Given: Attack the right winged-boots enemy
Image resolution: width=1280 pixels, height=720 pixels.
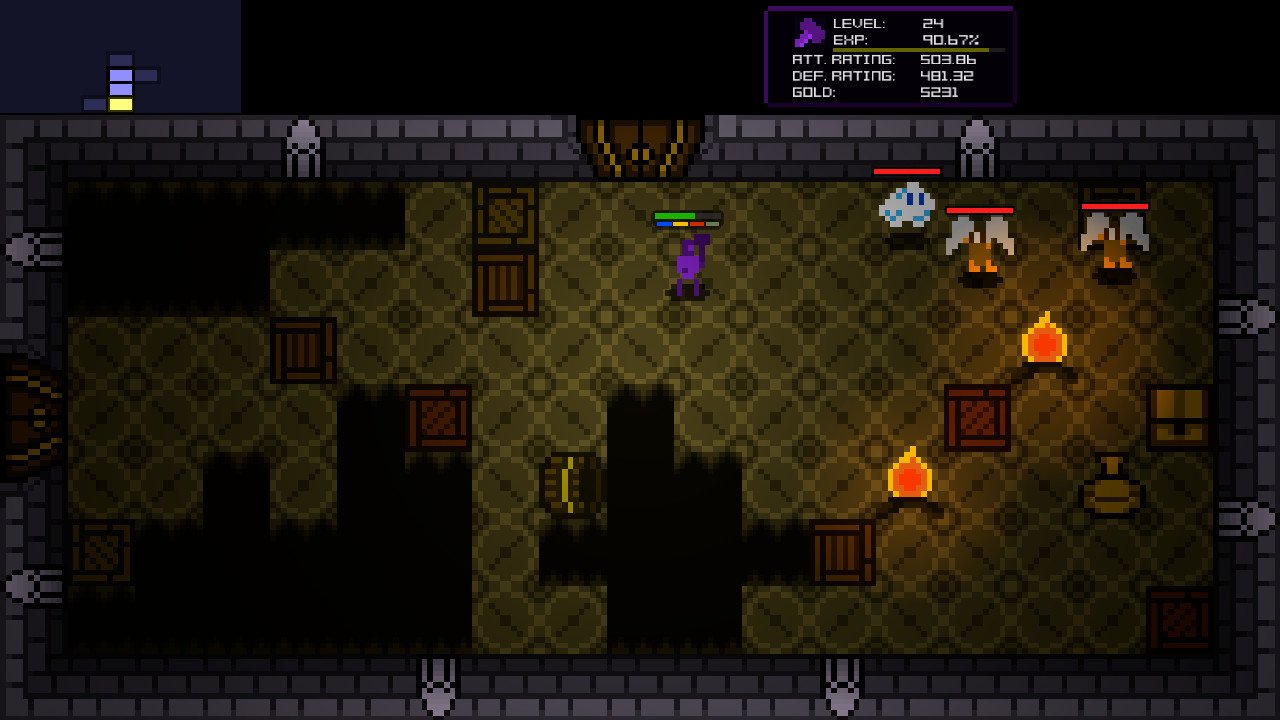Looking at the screenshot, I should pyautogui.click(x=1117, y=245).
